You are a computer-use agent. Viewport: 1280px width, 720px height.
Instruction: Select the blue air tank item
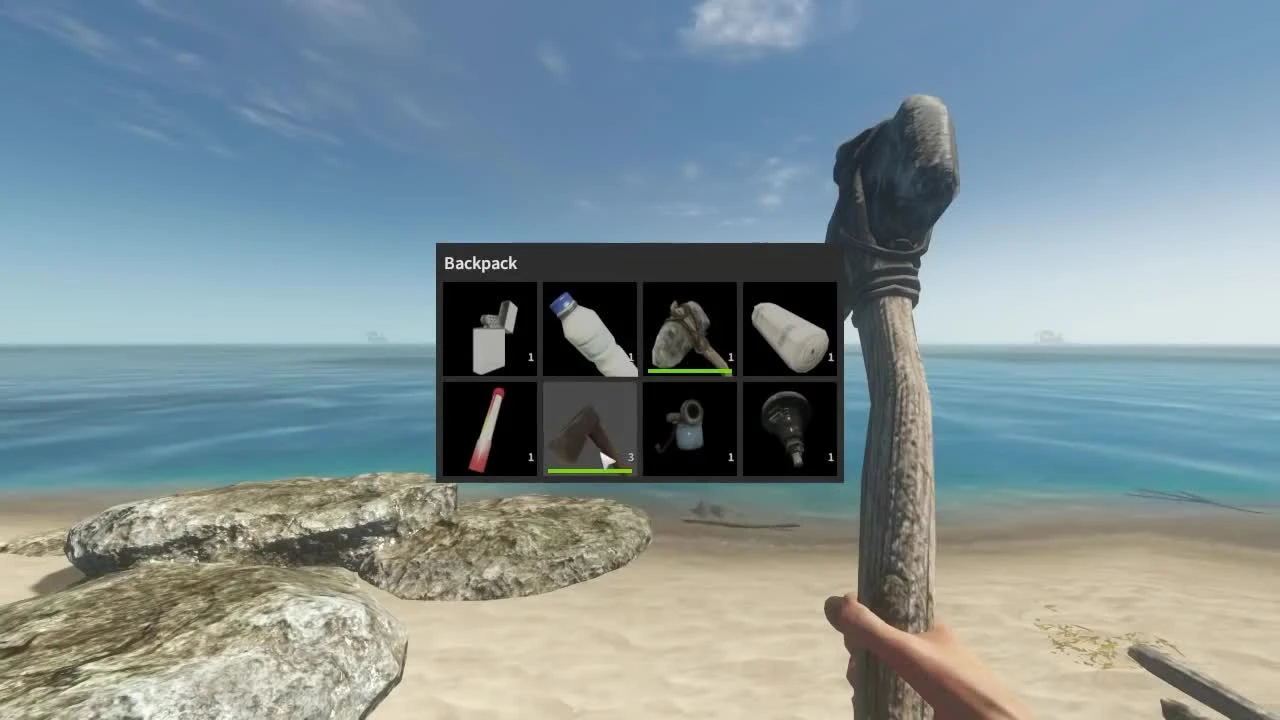tap(690, 430)
